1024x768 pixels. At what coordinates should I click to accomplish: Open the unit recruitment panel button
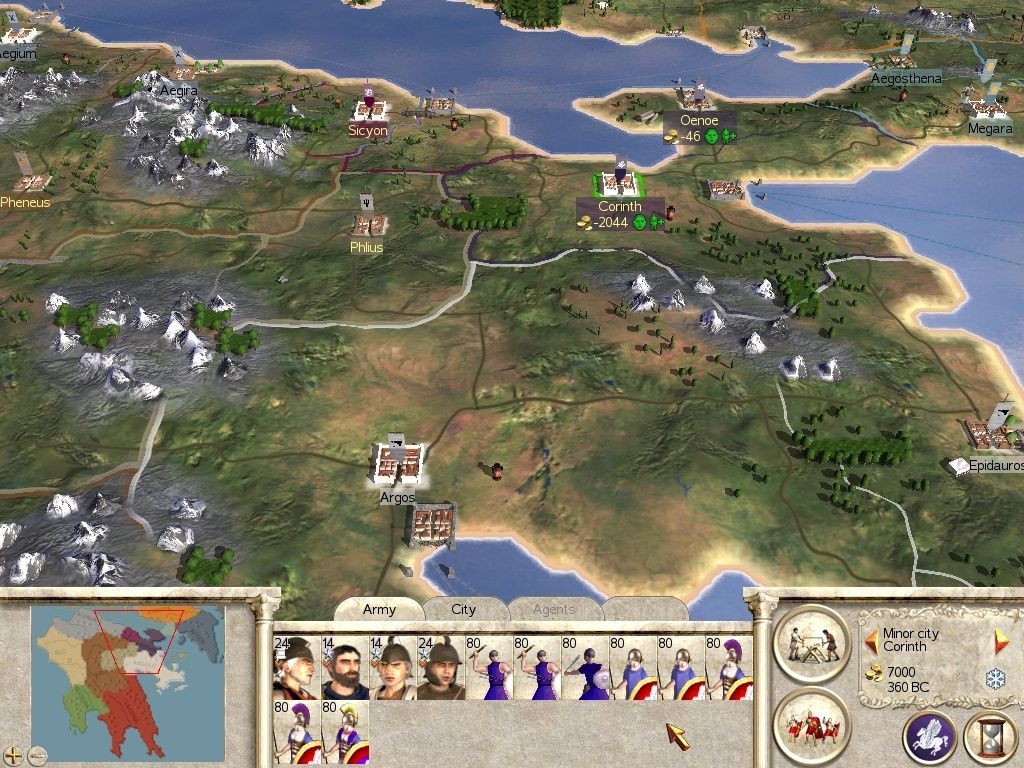click(x=811, y=725)
